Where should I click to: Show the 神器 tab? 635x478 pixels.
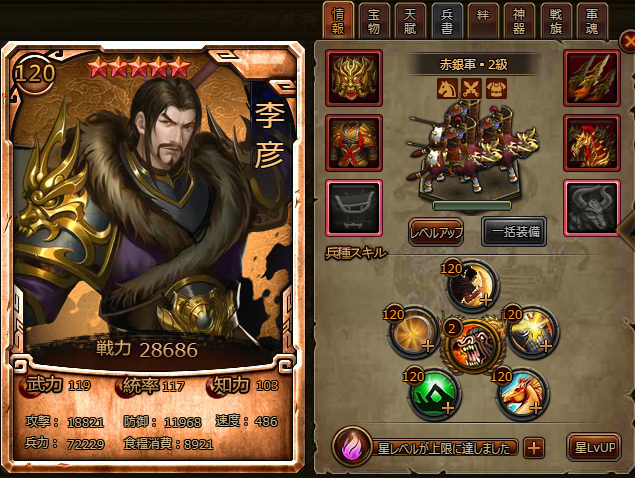(x=518, y=18)
